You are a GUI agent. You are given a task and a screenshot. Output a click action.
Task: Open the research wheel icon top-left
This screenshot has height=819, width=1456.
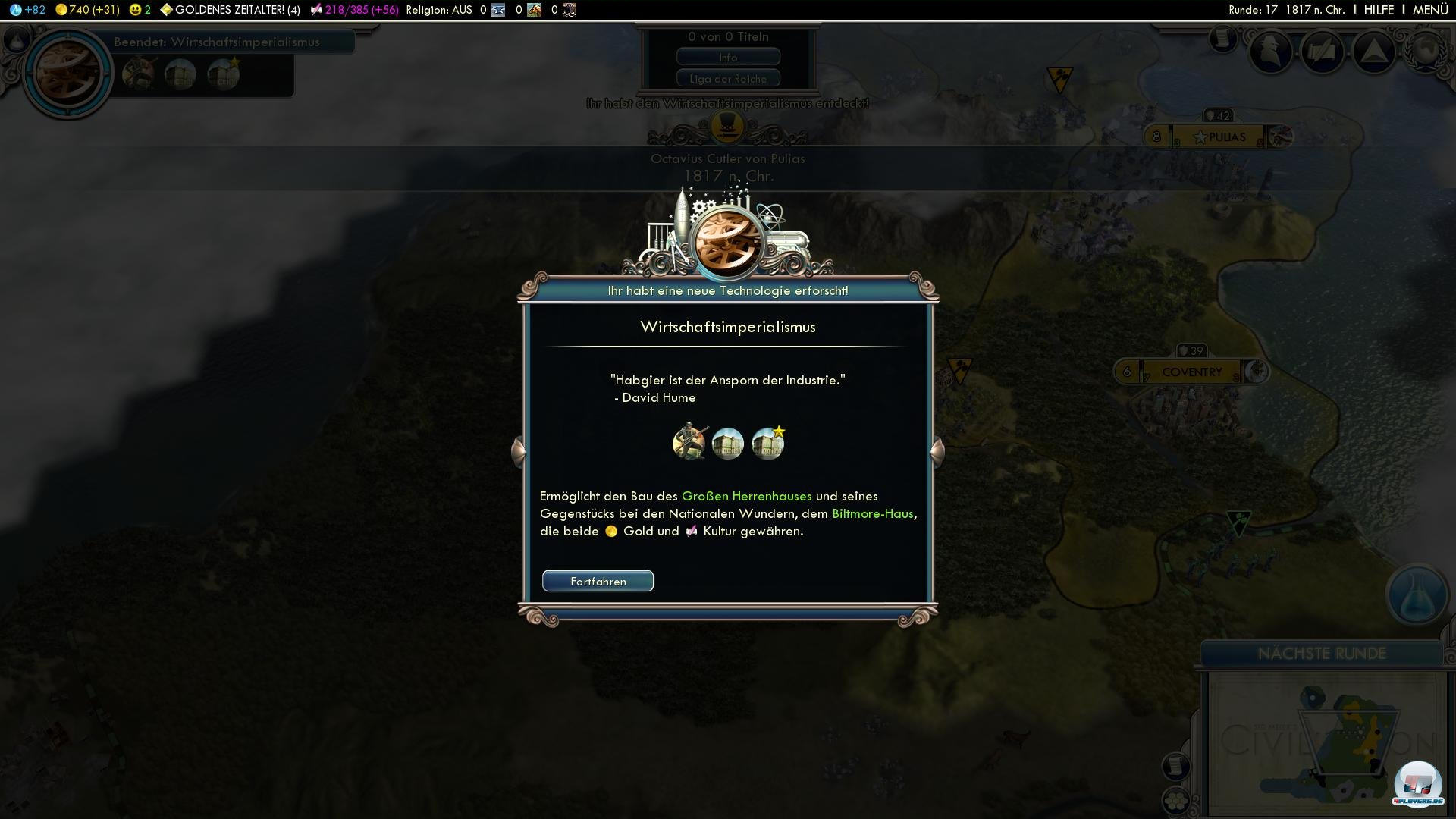coord(67,73)
